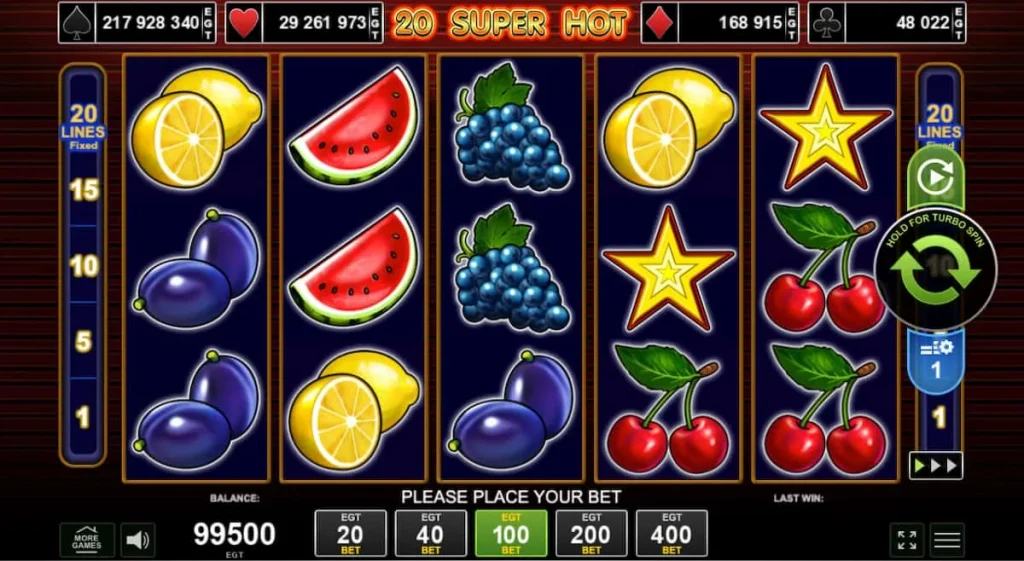The width and height of the screenshot is (1024, 561).
Task: Pick the 400 EGT maximum bet
Action: pos(671,534)
